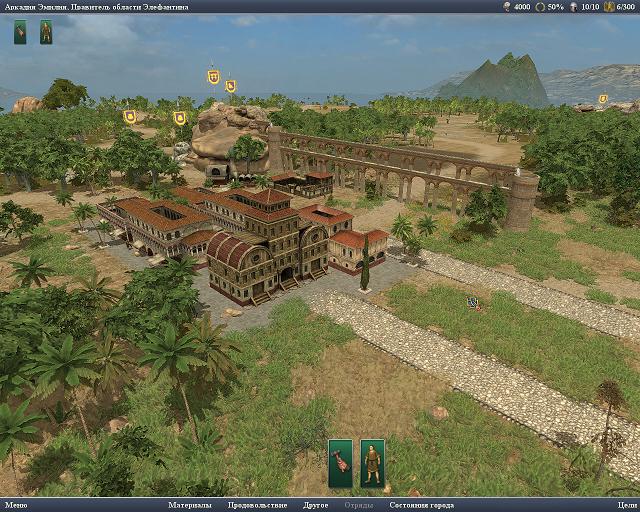Open the Цели objectives button
The width and height of the screenshot is (640, 512).
[627, 505]
